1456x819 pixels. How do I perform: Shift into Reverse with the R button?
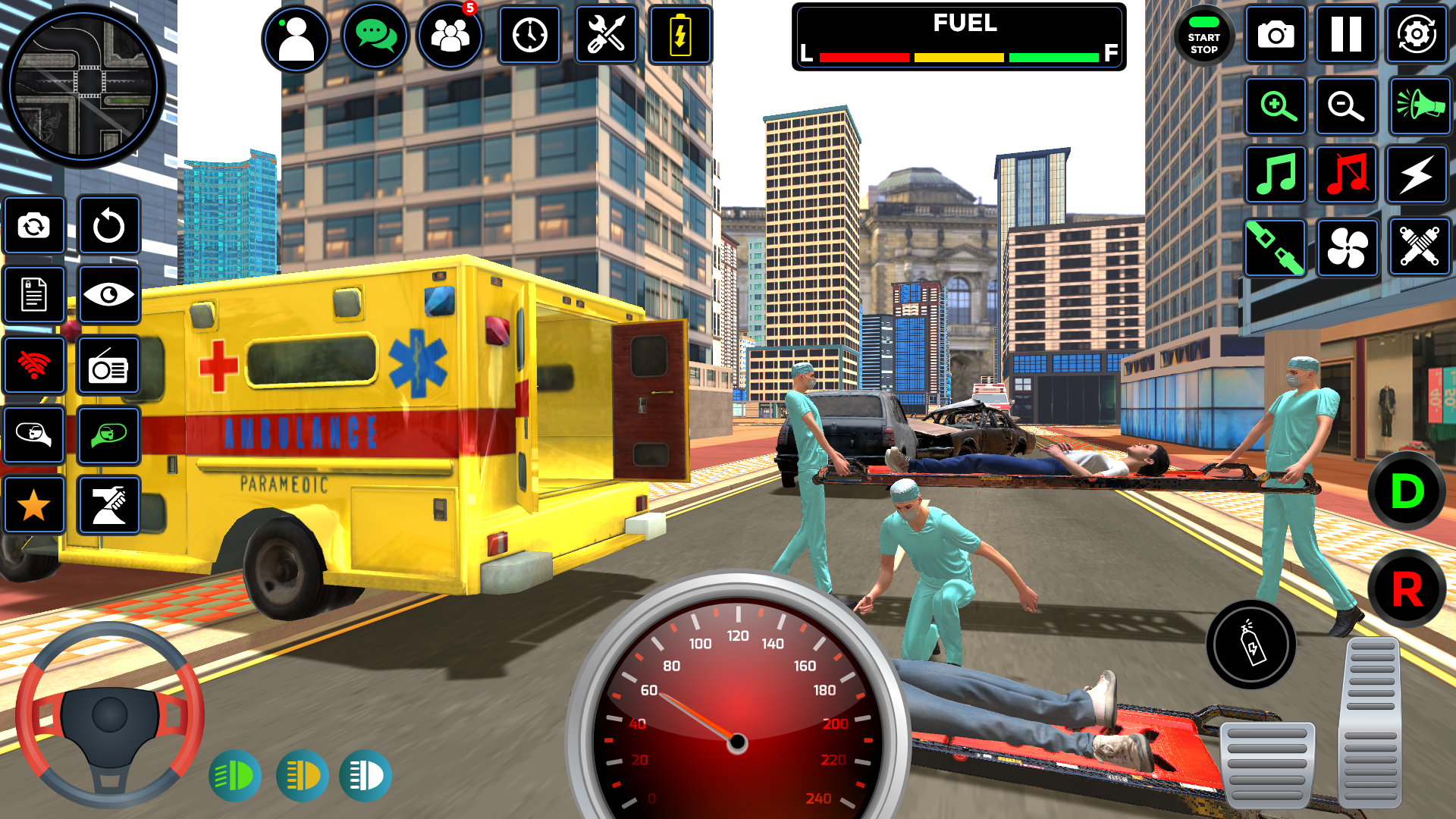click(1407, 589)
